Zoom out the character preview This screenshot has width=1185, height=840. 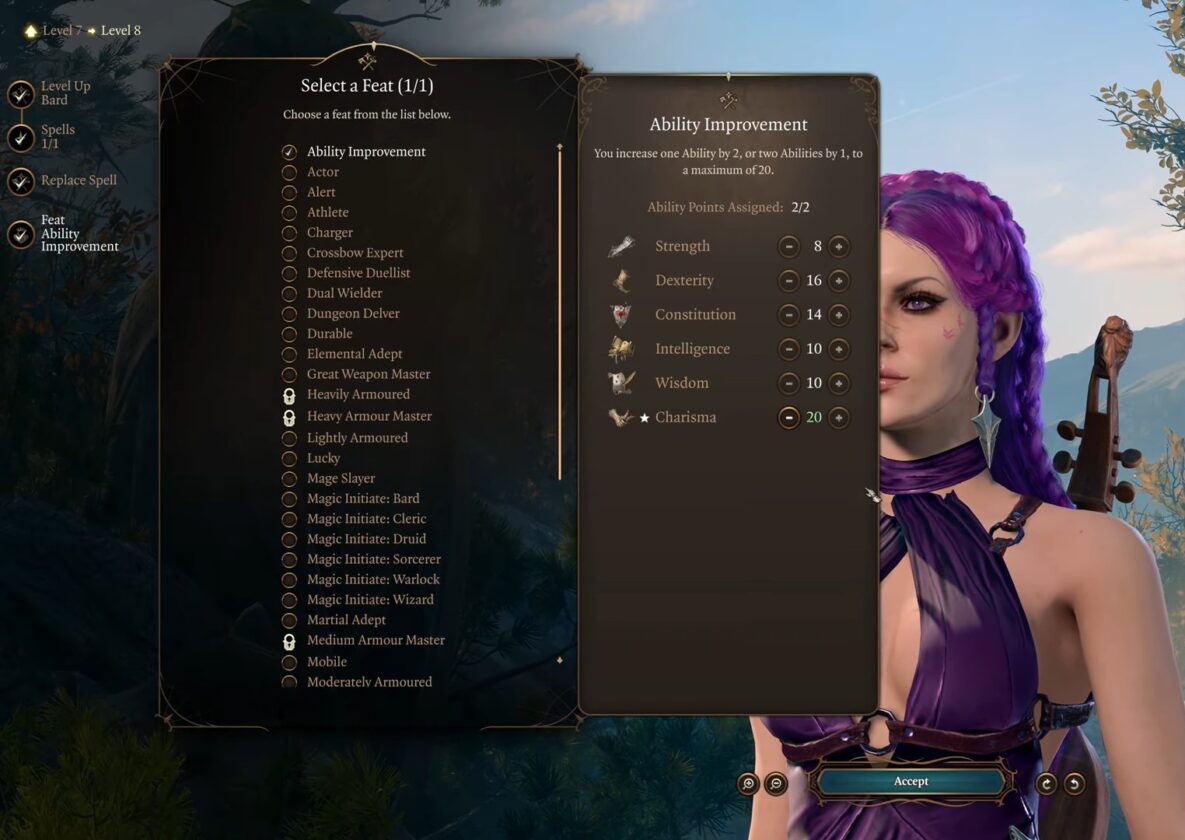(x=776, y=784)
